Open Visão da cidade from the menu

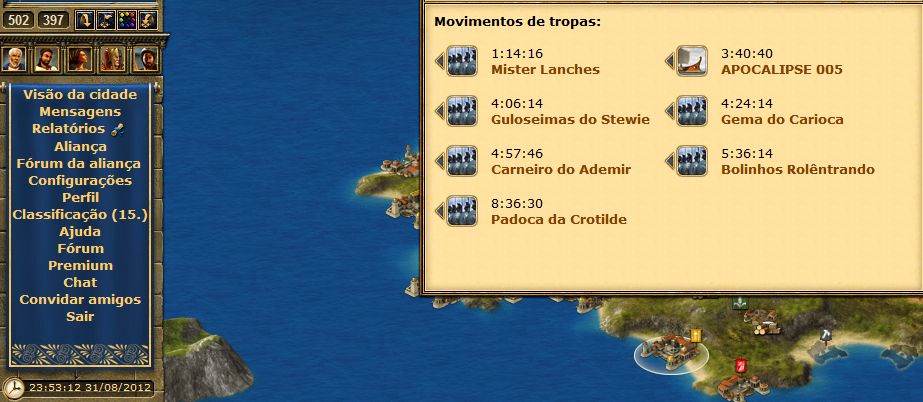point(80,95)
